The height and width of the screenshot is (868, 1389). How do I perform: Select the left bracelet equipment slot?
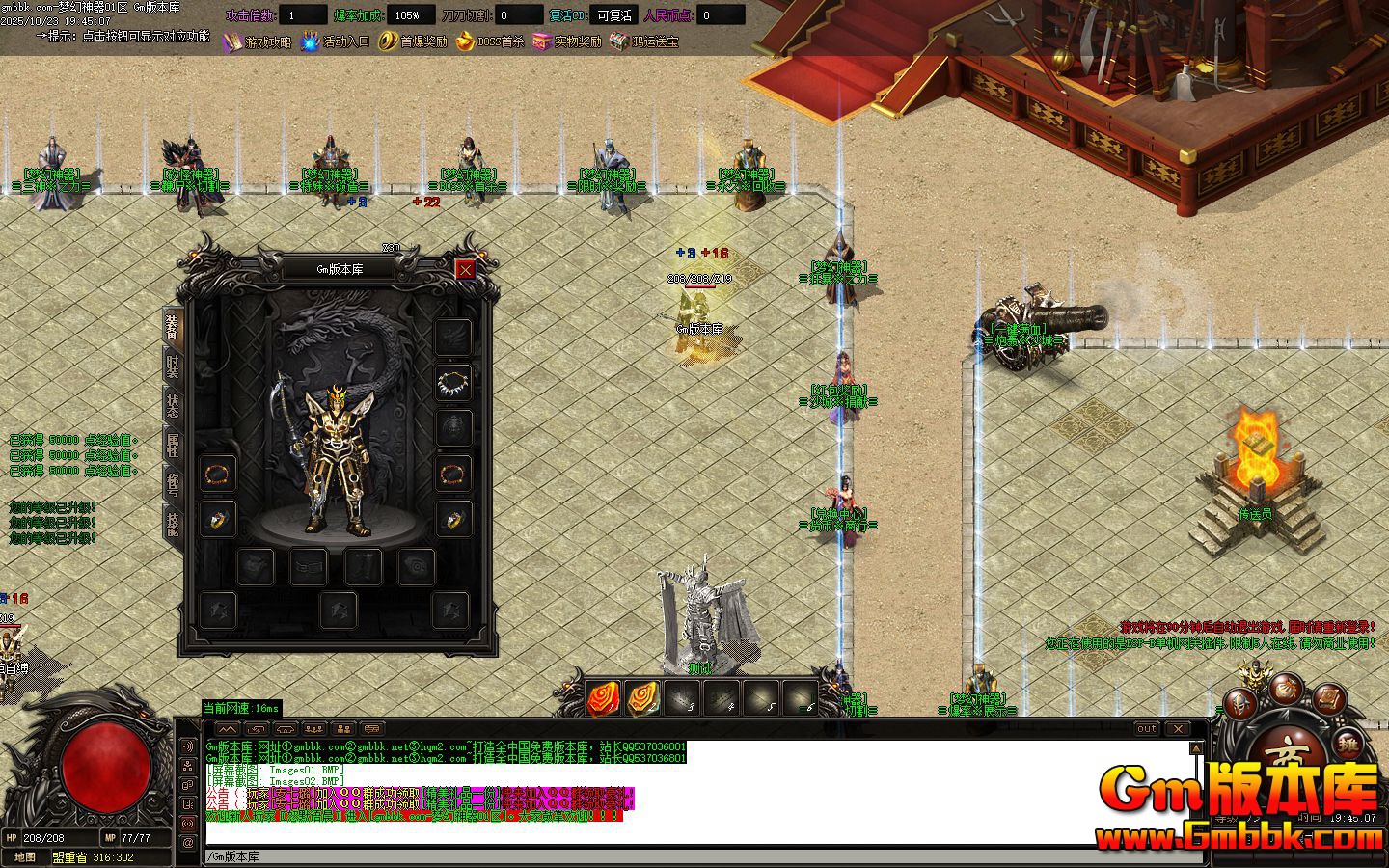[218, 475]
